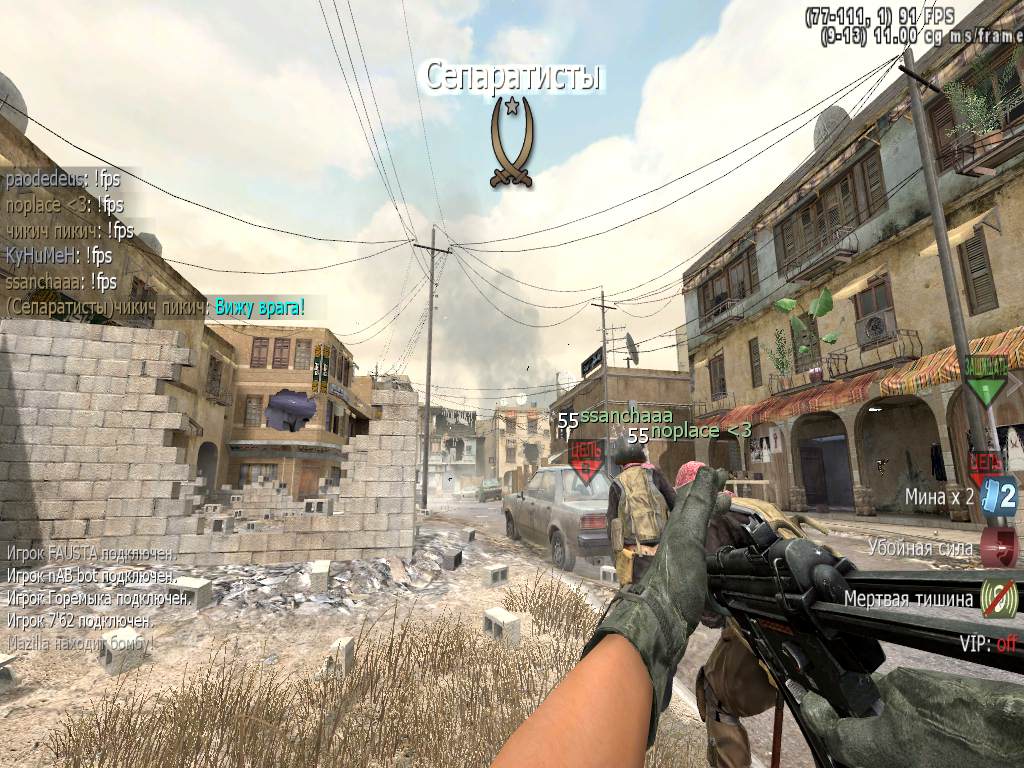Select paodedeus's !fps chat line

64,180
